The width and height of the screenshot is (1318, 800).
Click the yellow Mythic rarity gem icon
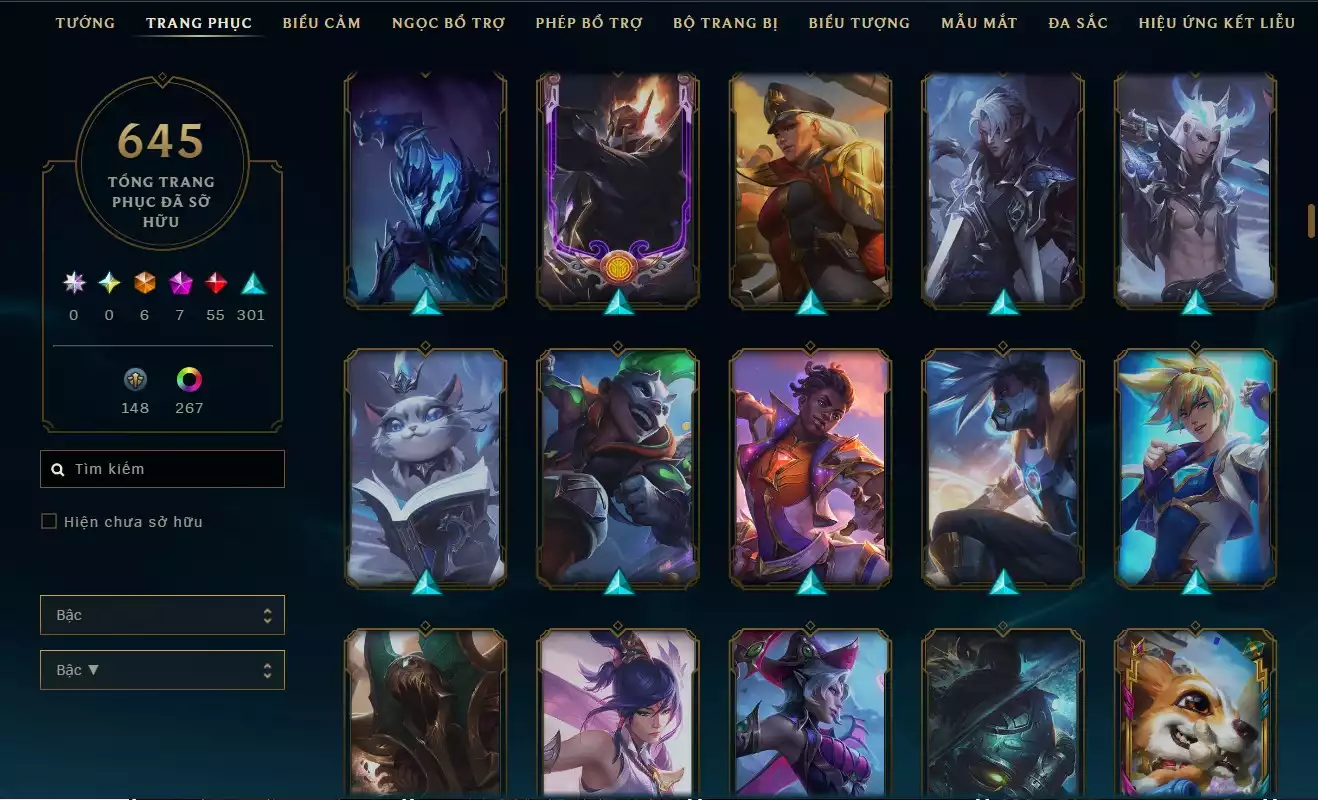coord(108,282)
